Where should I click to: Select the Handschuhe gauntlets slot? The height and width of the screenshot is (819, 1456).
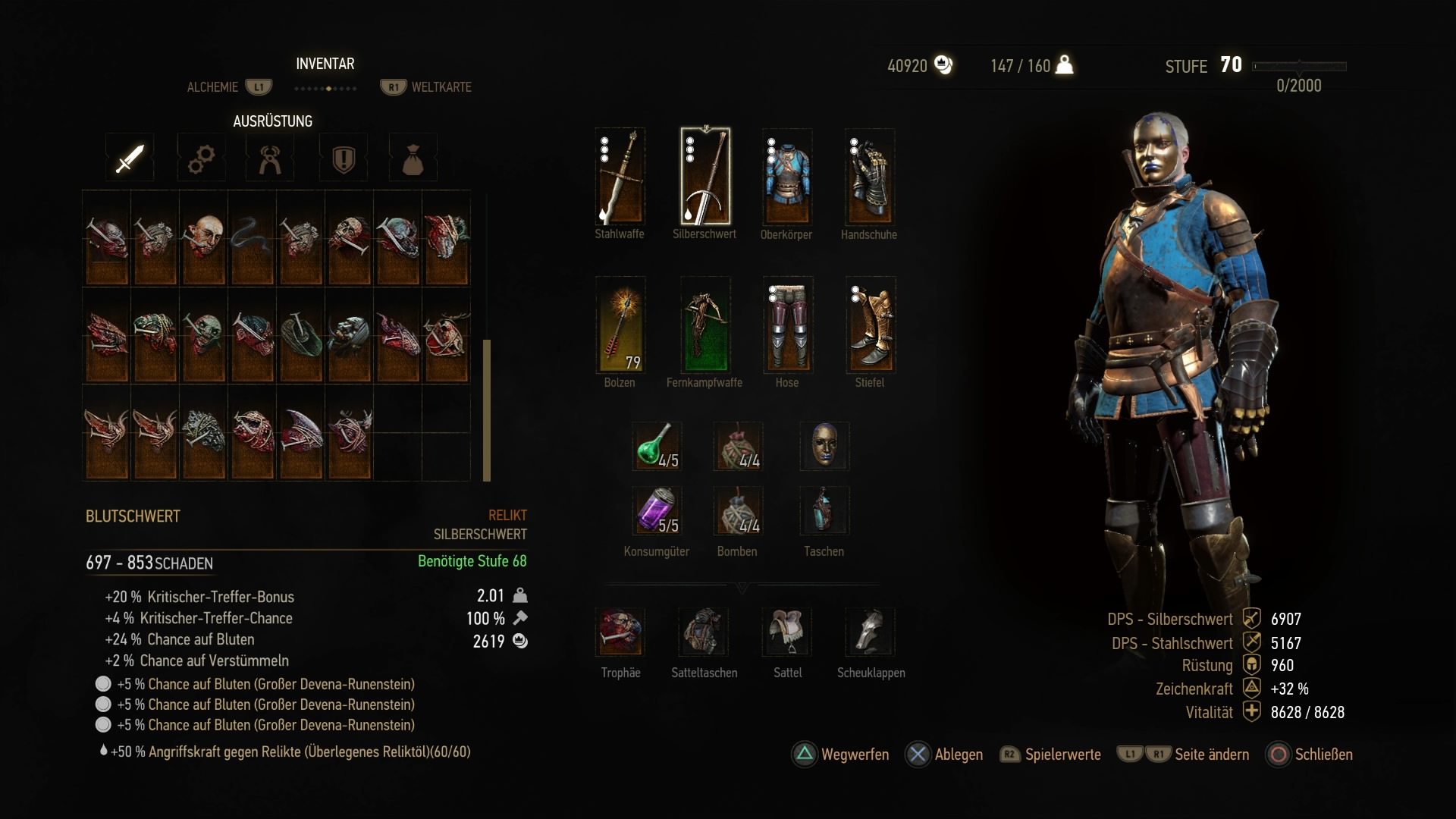click(870, 177)
